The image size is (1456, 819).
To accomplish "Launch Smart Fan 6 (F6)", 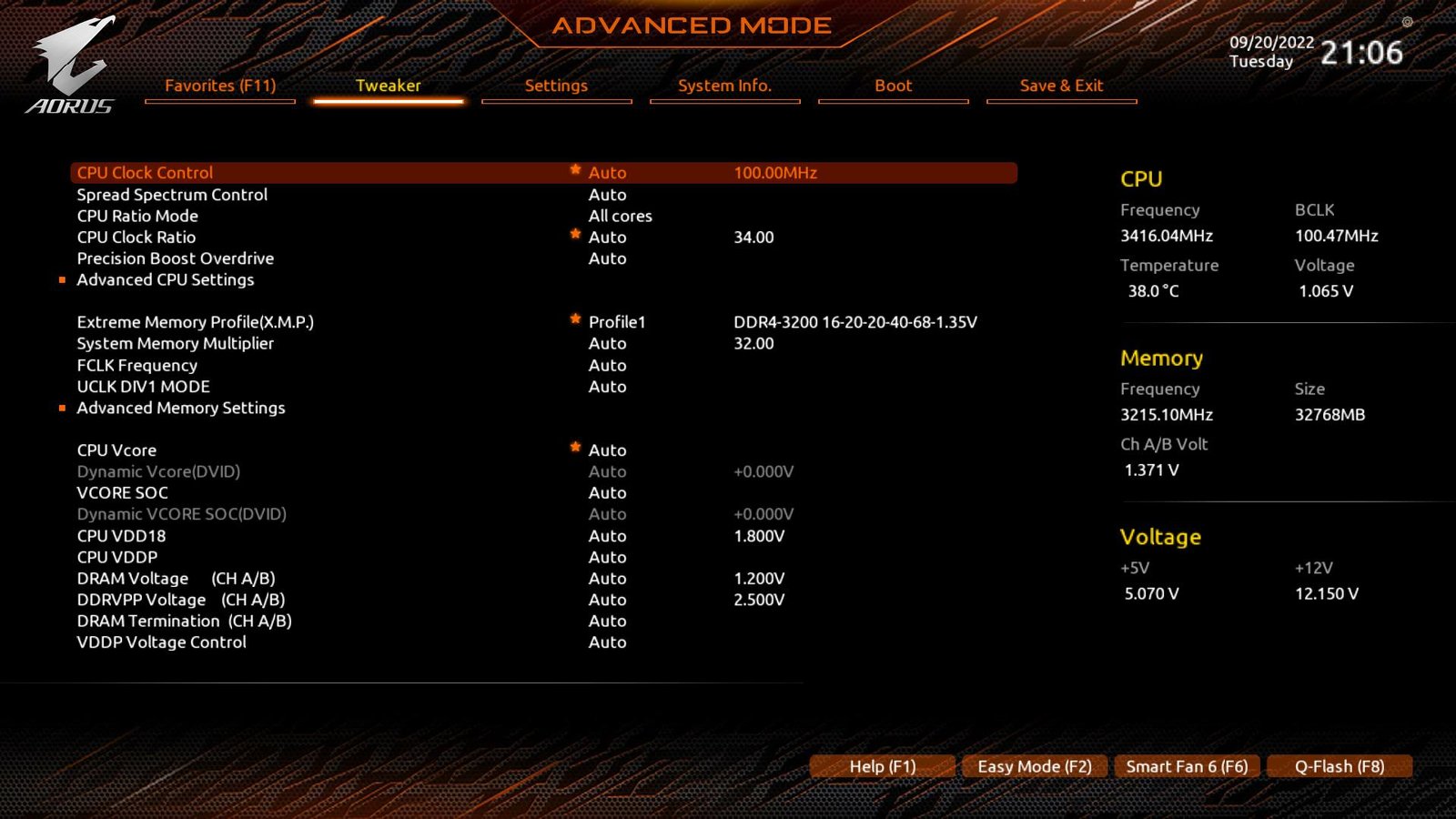I will click(1187, 766).
